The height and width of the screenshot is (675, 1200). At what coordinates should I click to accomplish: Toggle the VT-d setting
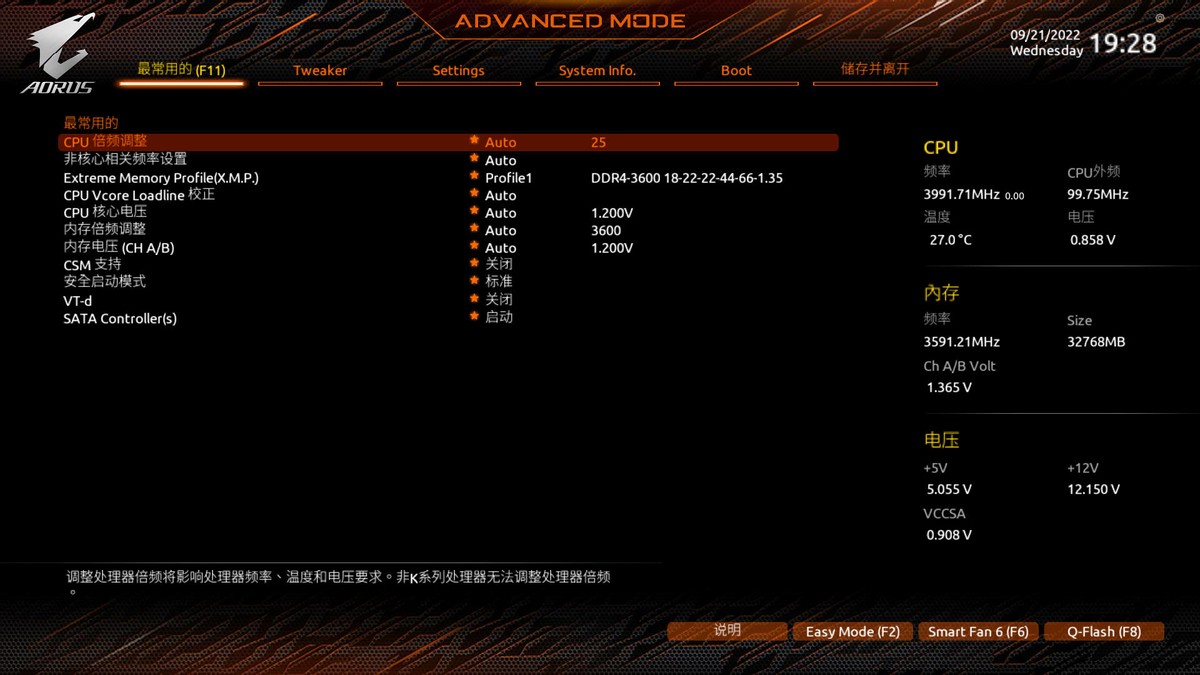78,300
